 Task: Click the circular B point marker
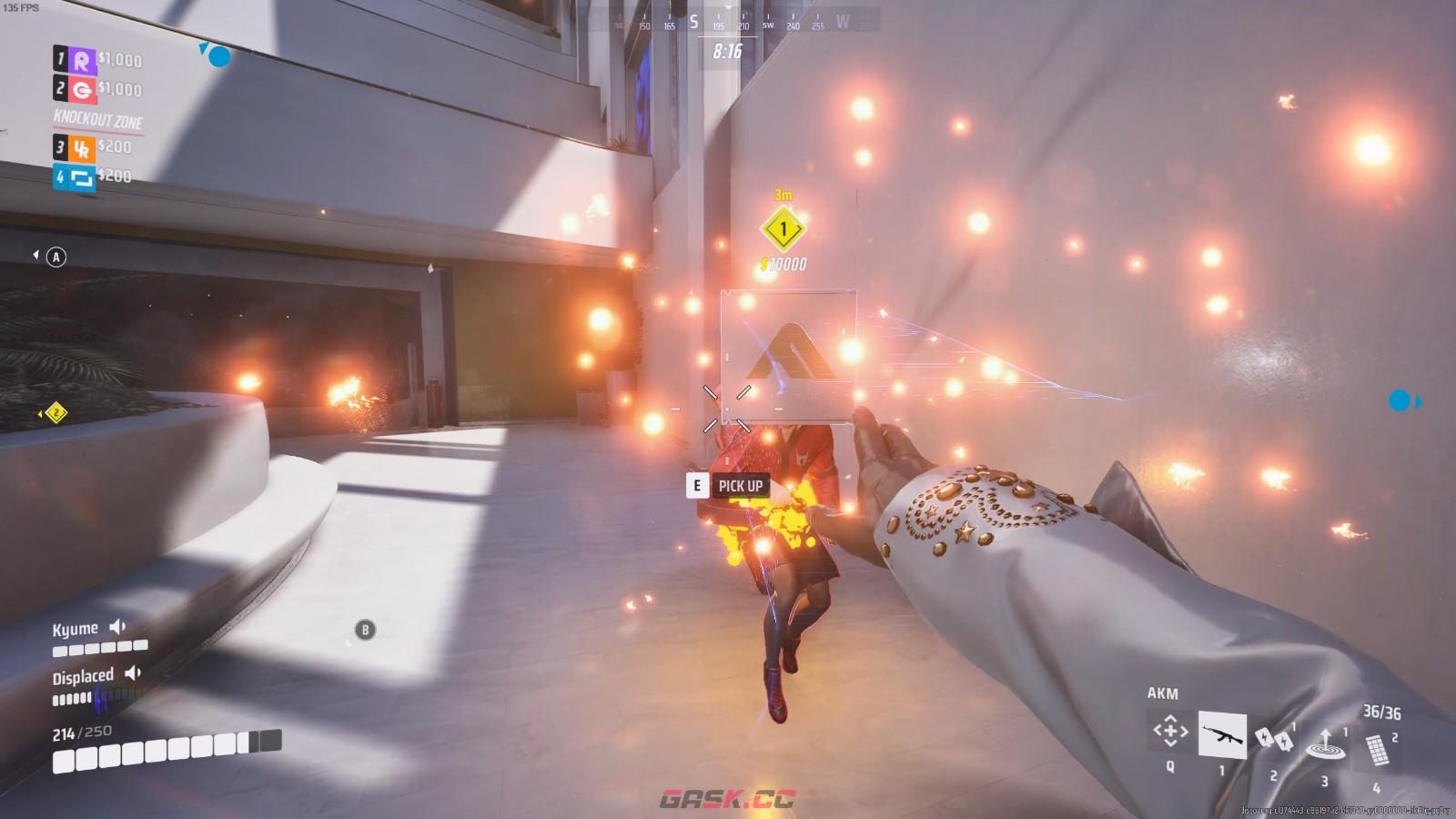[365, 629]
